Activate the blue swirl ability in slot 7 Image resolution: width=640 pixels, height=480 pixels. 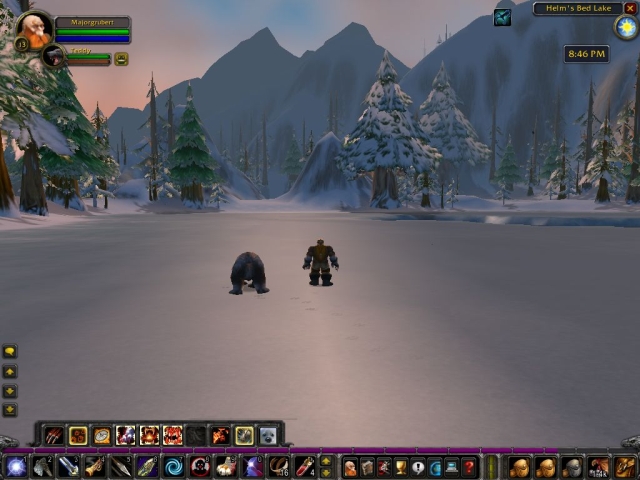pyautogui.click(x=173, y=466)
